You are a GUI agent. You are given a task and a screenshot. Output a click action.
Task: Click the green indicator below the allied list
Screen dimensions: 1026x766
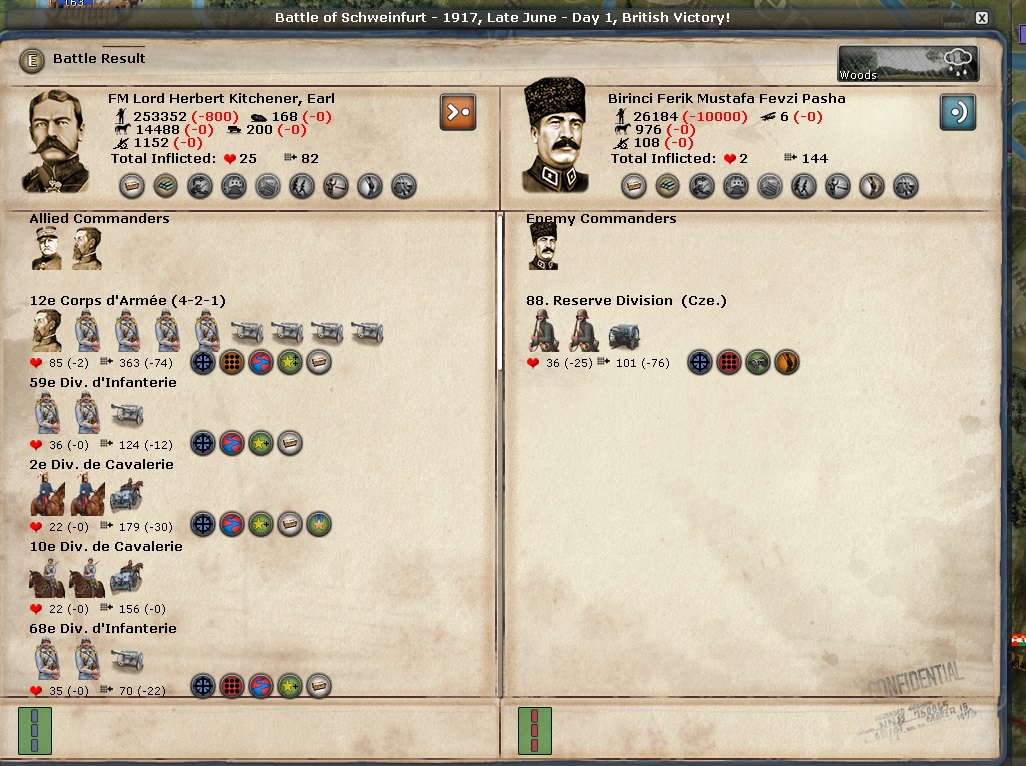coord(35,730)
